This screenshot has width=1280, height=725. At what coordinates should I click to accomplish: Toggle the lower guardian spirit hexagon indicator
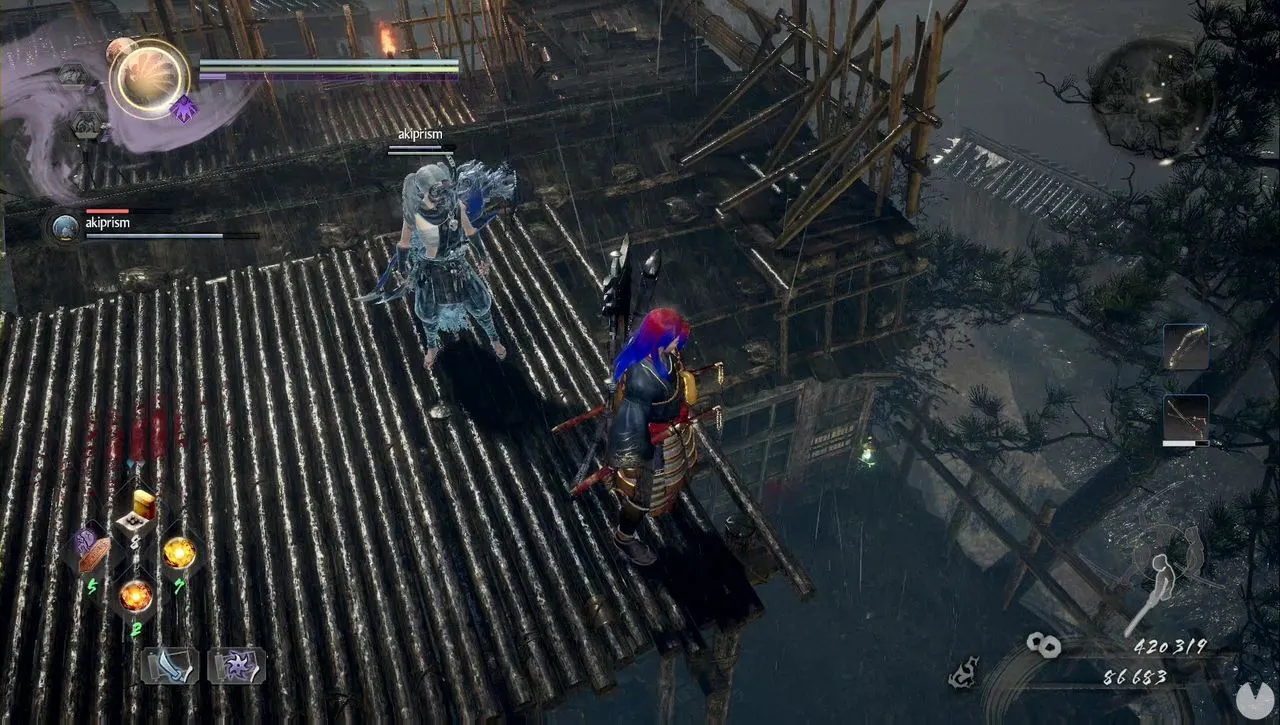coord(86,126)
